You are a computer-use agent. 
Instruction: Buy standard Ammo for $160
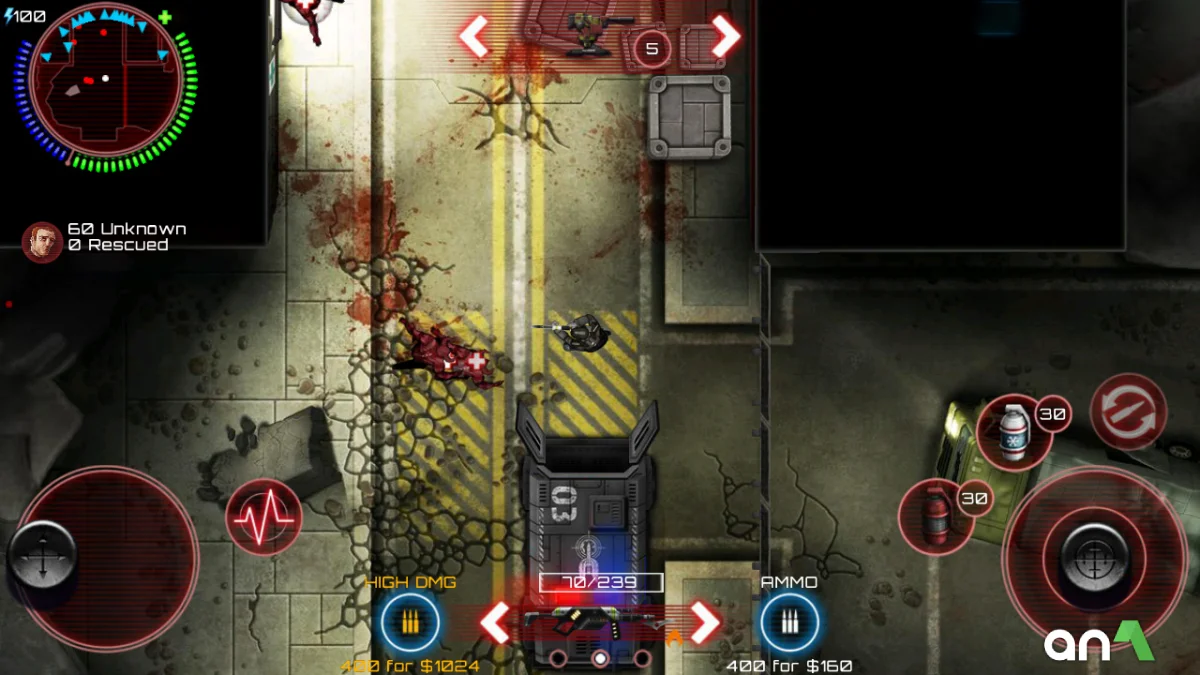coord(789,623)
